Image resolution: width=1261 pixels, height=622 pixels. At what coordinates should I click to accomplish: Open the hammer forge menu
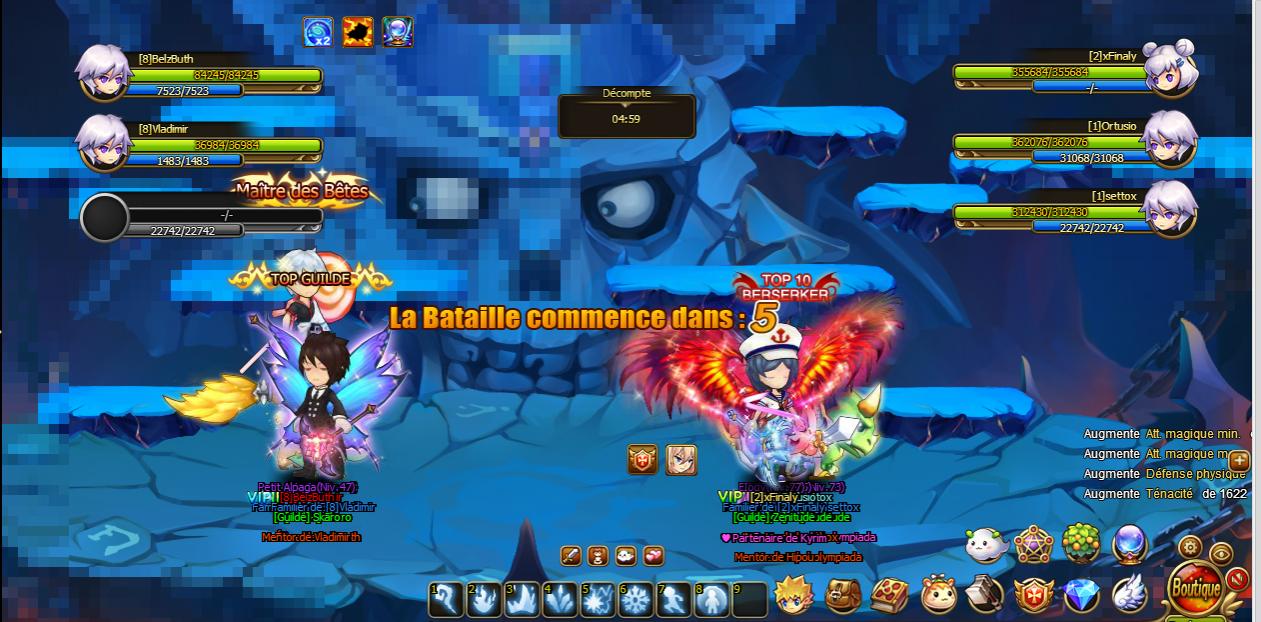click(x=985, y=595)
